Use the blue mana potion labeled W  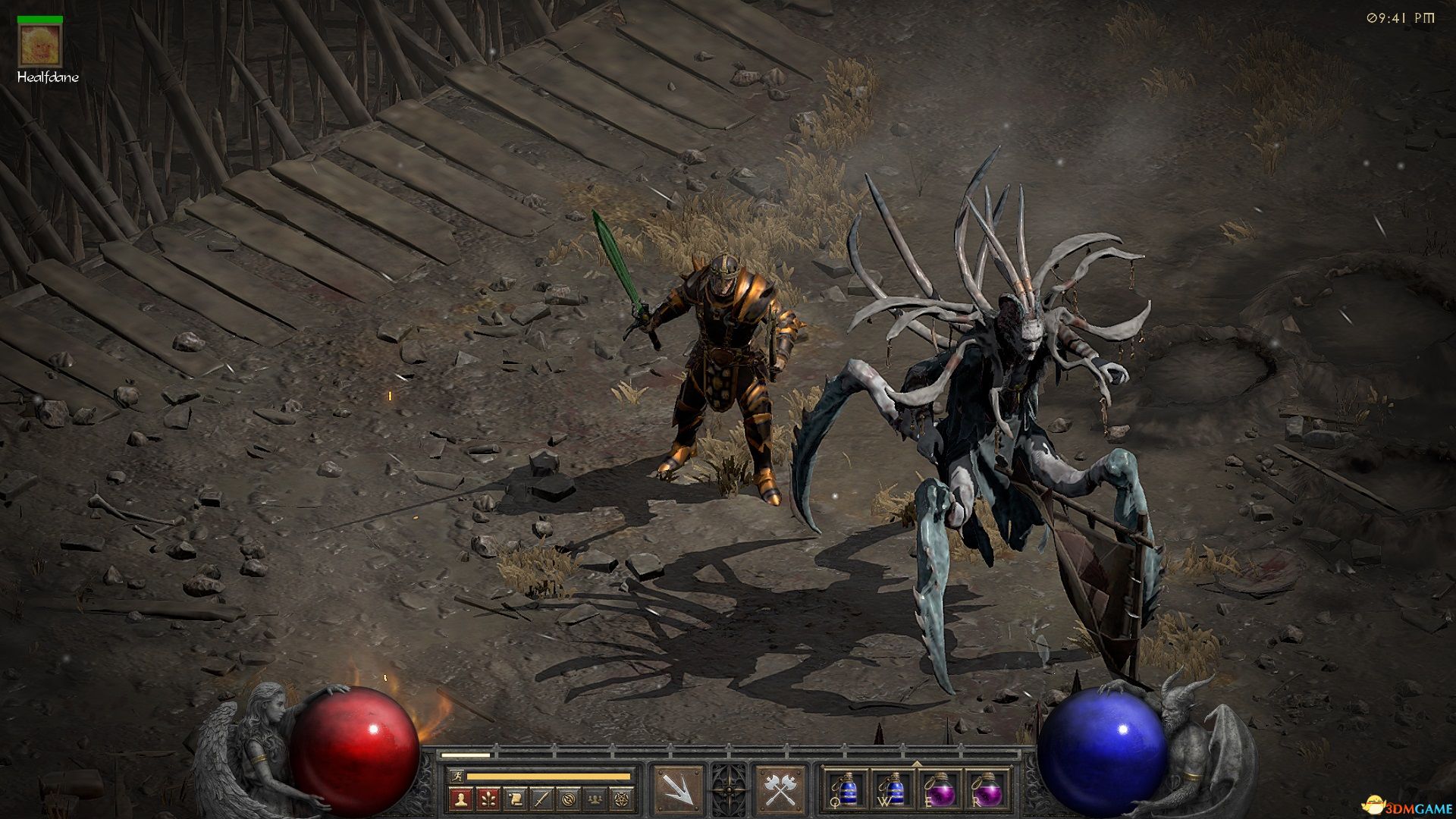[893, 790]
